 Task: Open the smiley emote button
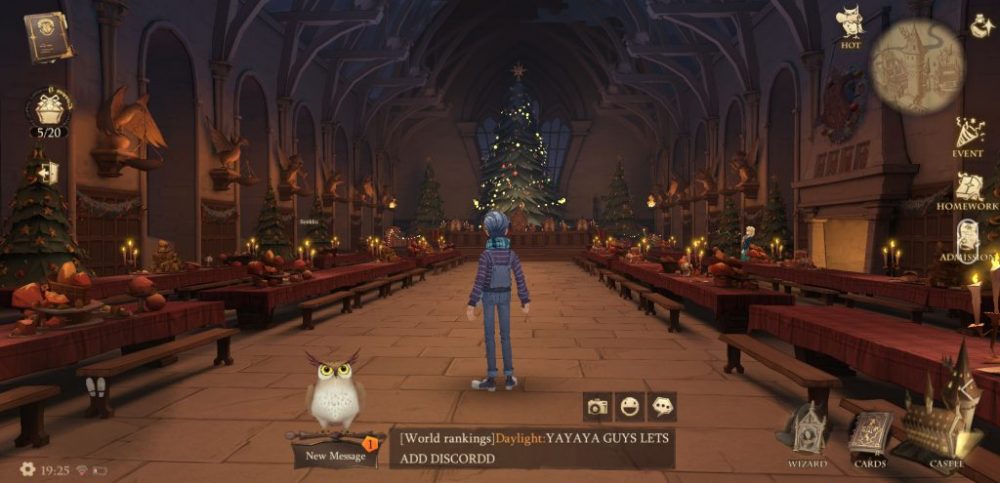click(630, 406)
